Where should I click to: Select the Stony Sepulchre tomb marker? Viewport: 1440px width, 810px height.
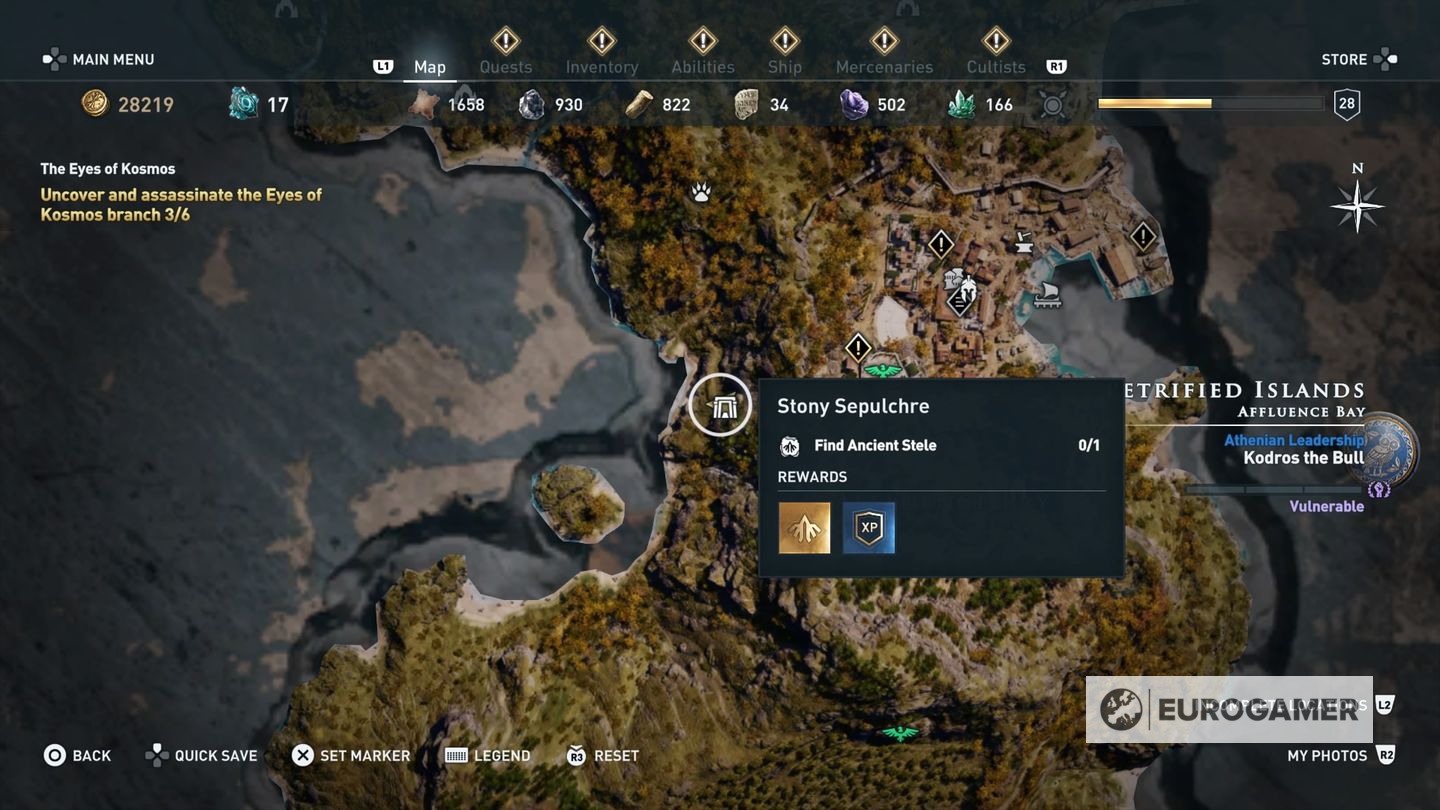720,405
